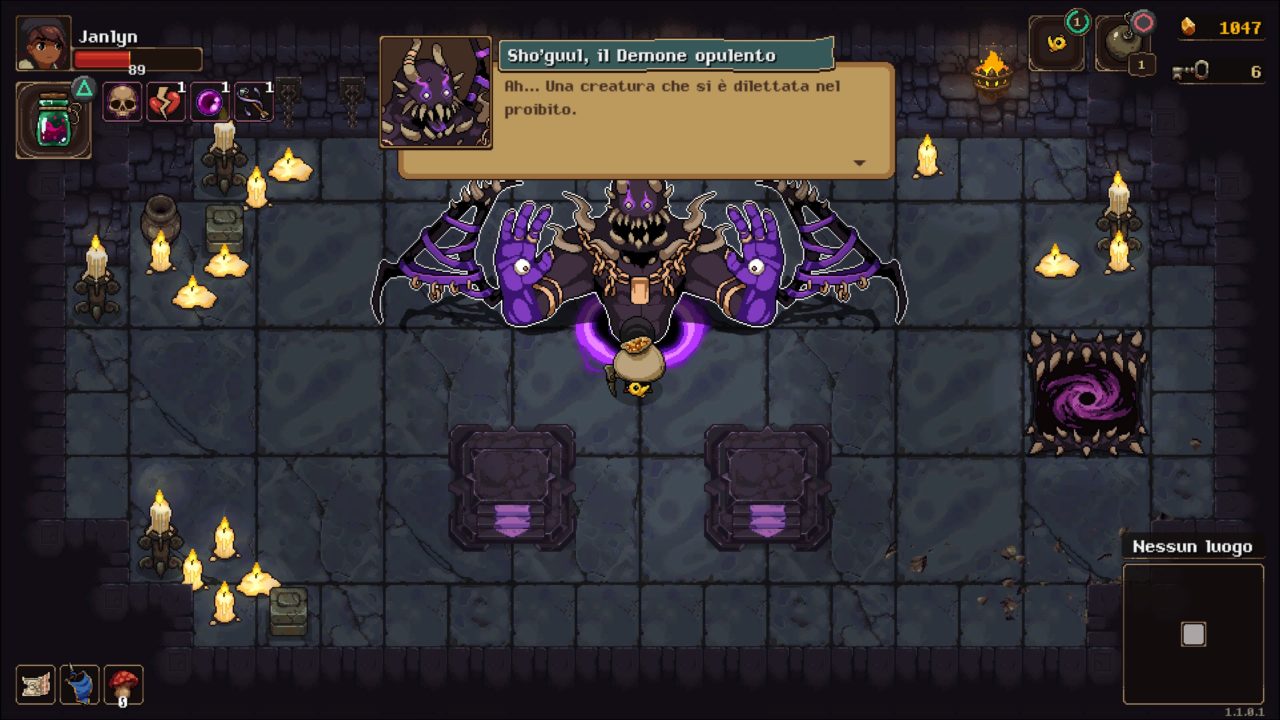Click Janlyn's character portrait
The width and height of the screenshot is (1280, 720).
(x=43, y=44)
